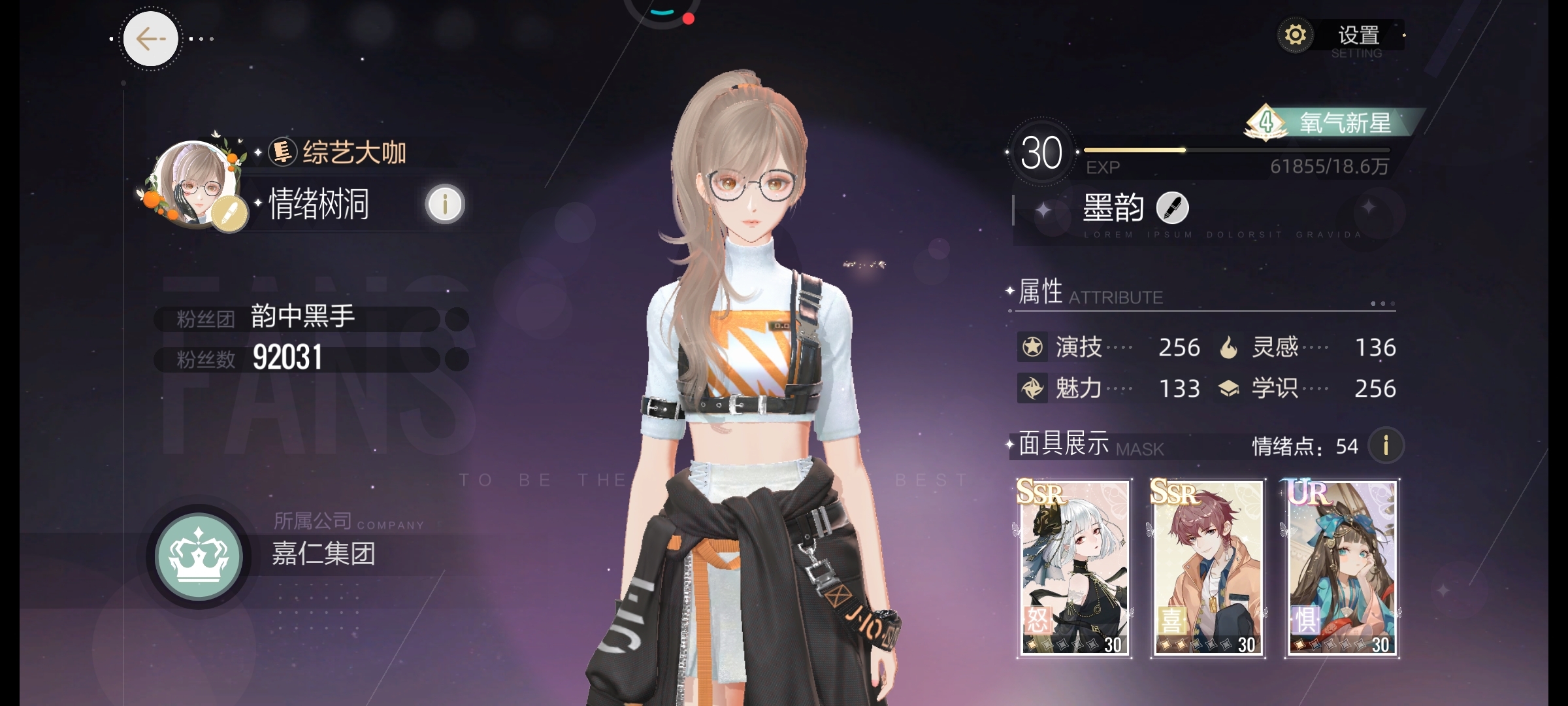Image resolution: width=1568 pixels, height=706 pixels.
Task: Open the 粉丝团 韵中黑手 fan club row
Action: (x=310, y=318)
